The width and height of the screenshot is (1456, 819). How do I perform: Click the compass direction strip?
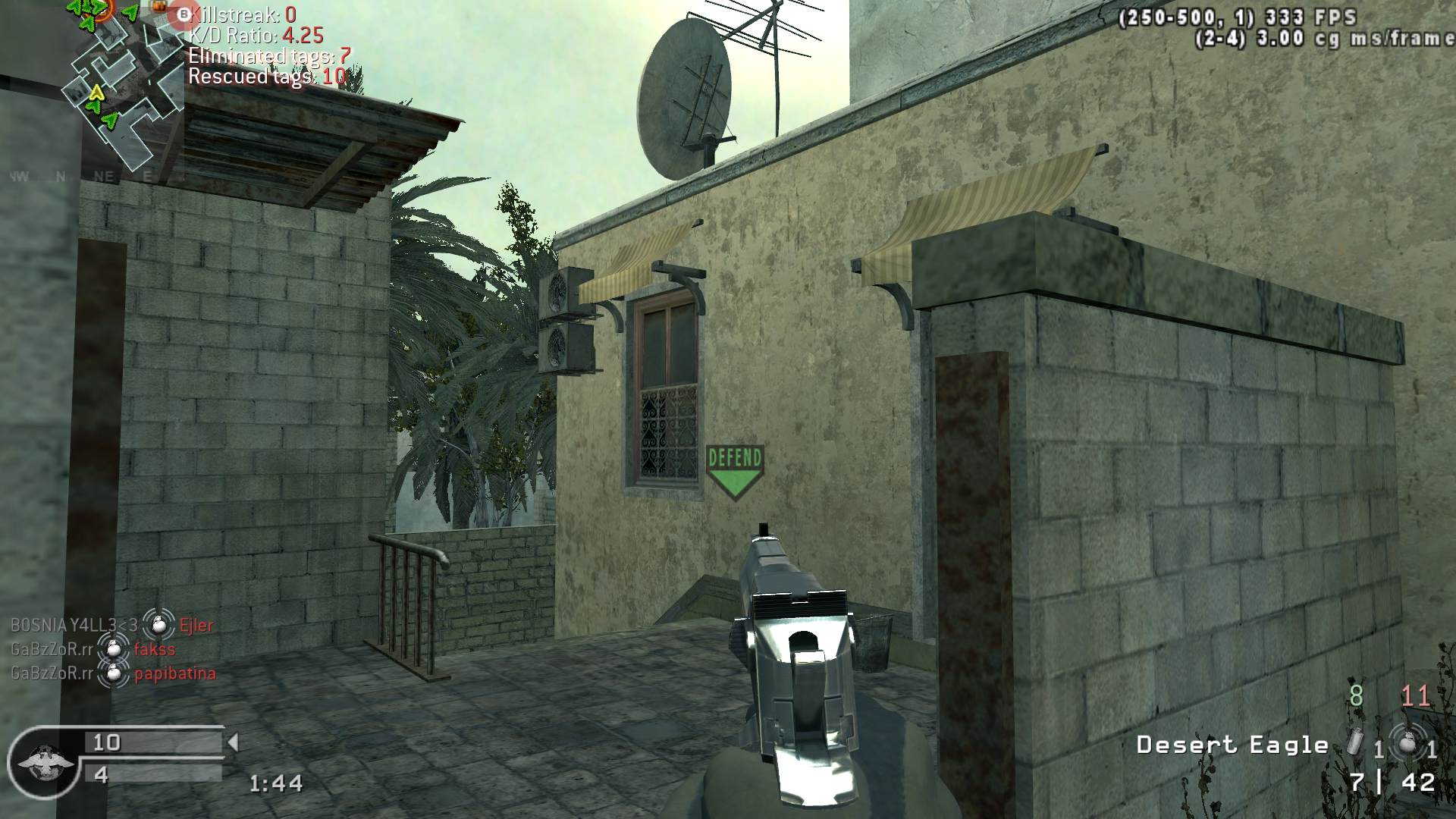tap(82, 177)
